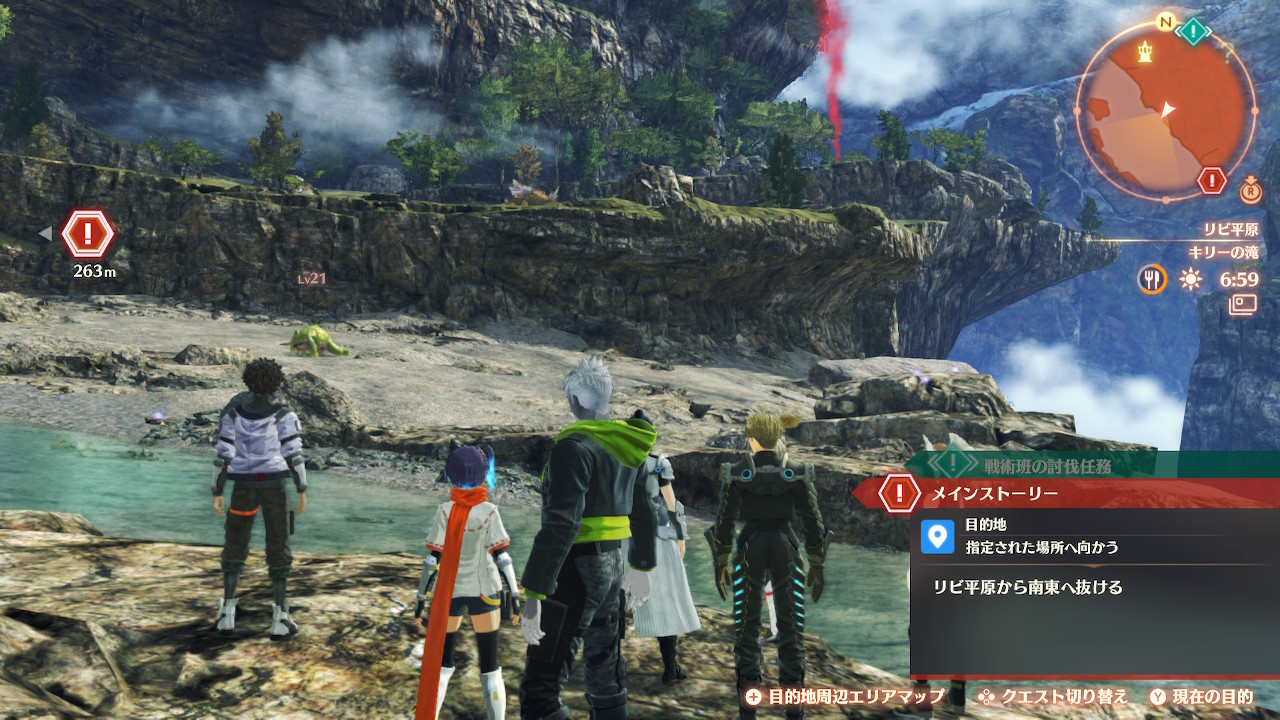The height and width of the screenshot is (720, 1280).
Task: Select the リビ平原から南東へ抜ける objective text
Action: click(x=1028, y=588)
